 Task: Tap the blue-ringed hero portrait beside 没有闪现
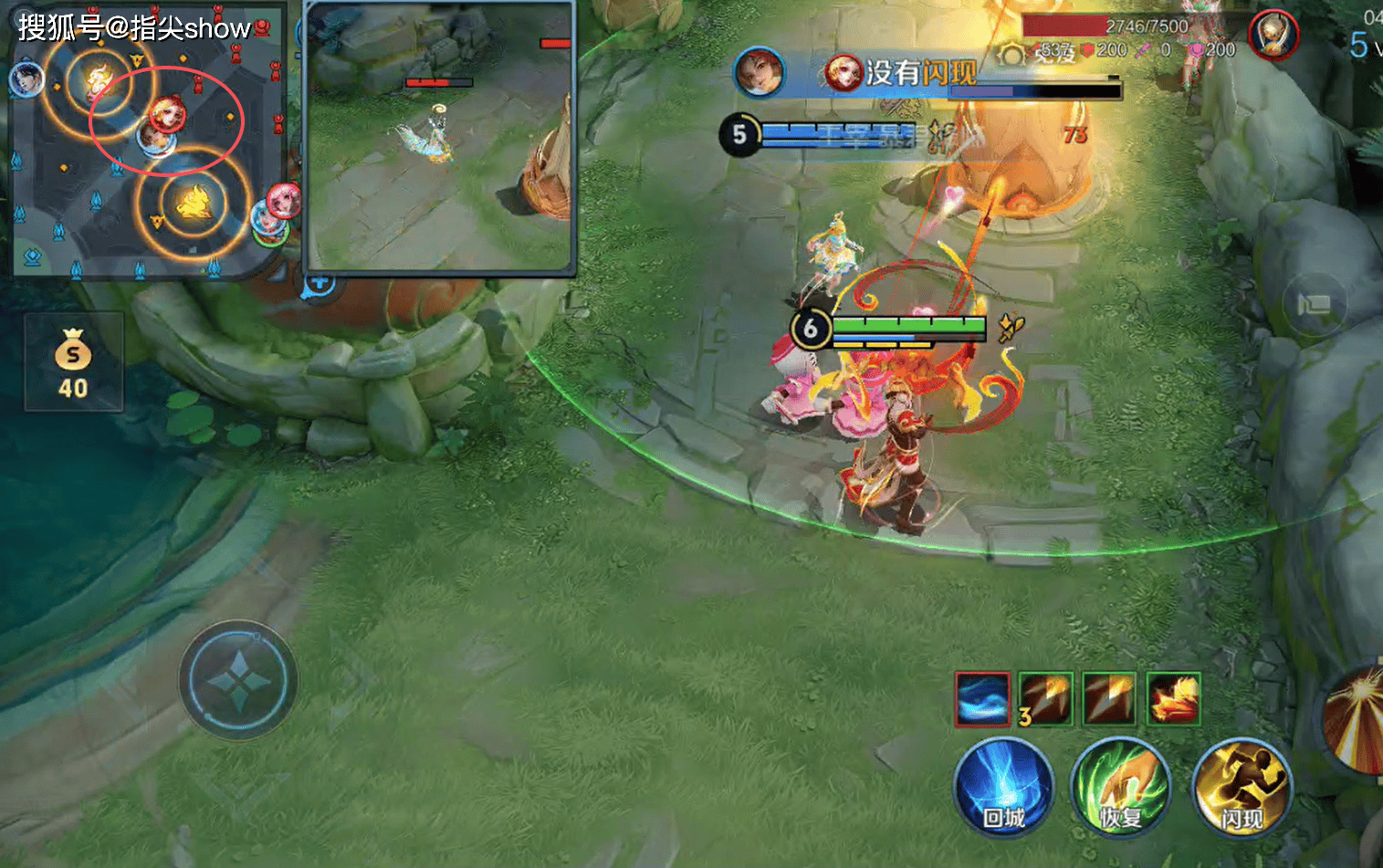tap(760, 72)
